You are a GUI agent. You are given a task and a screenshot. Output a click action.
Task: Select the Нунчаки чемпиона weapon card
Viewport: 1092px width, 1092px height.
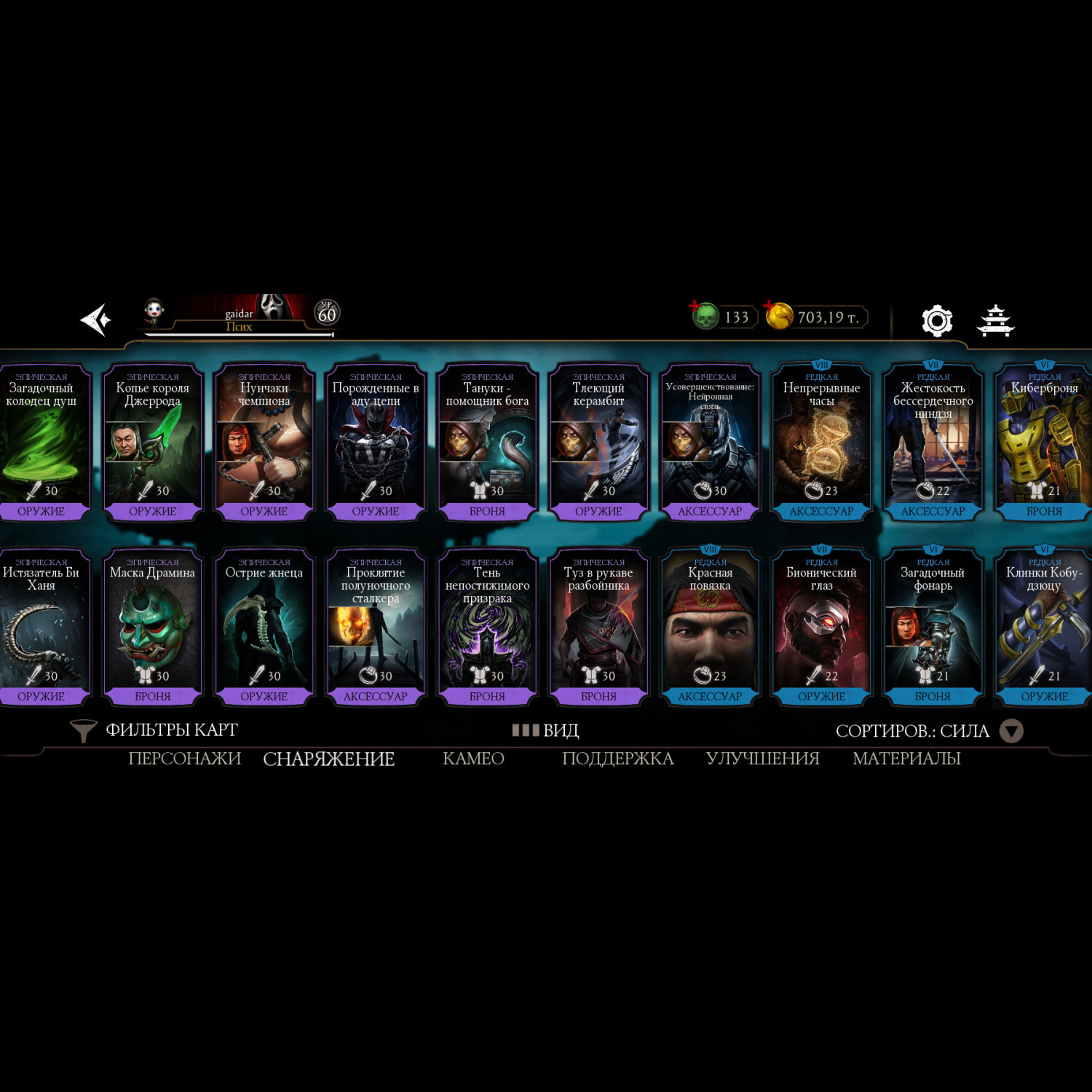264,442
